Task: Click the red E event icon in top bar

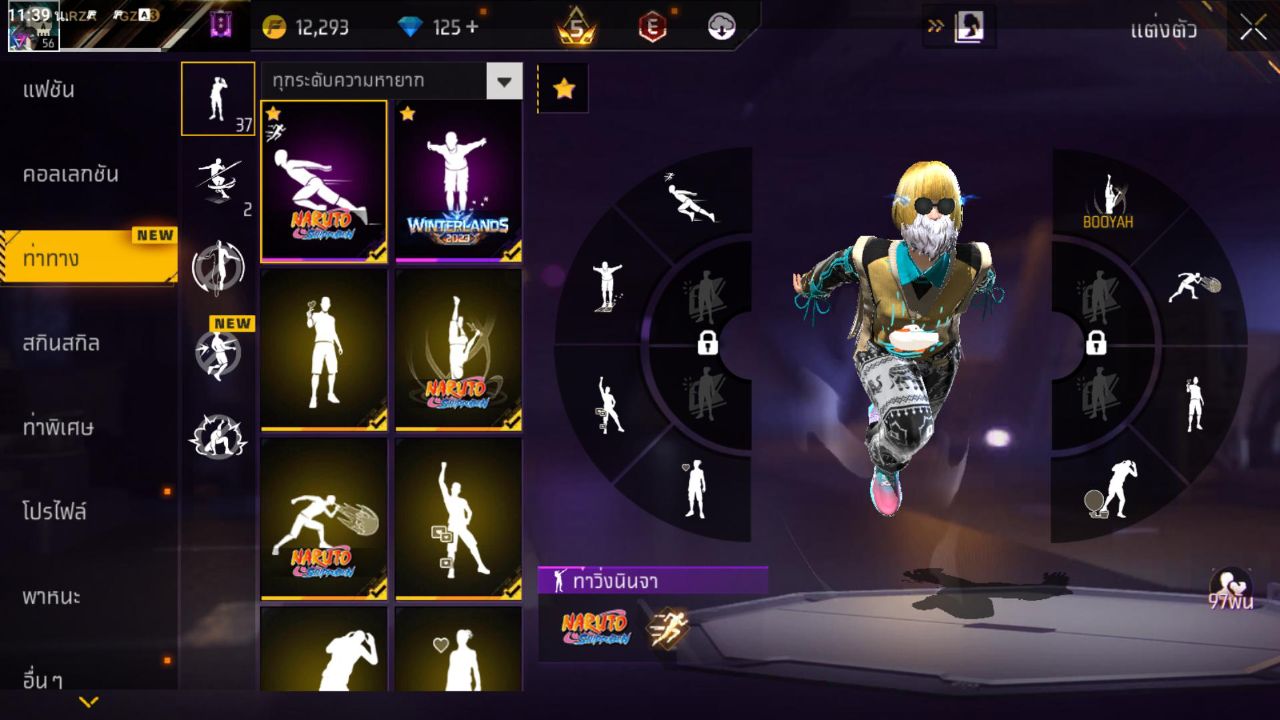Action: tap(654, 25)
